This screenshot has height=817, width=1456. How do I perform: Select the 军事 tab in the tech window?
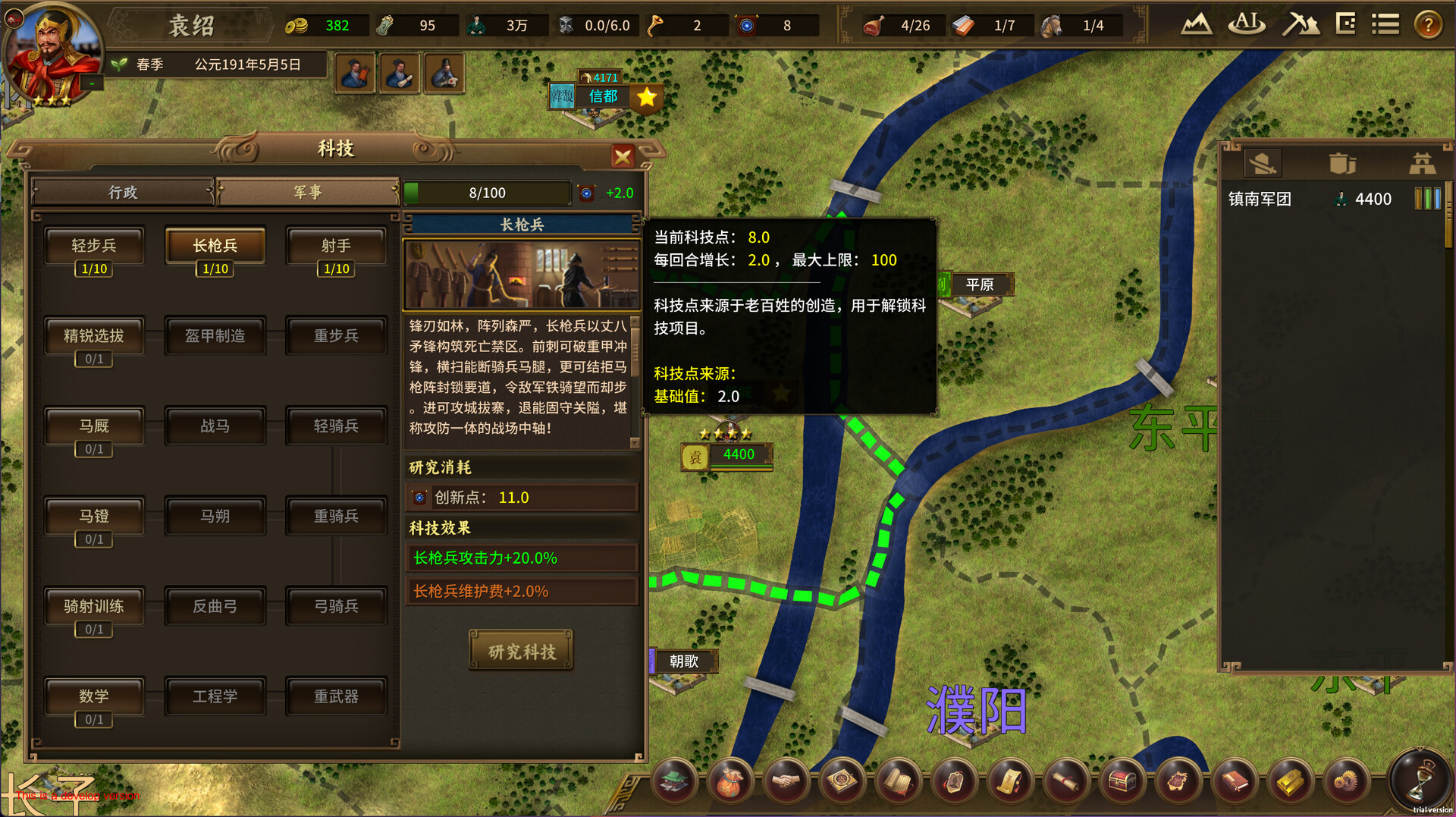[x=308, y=192]
